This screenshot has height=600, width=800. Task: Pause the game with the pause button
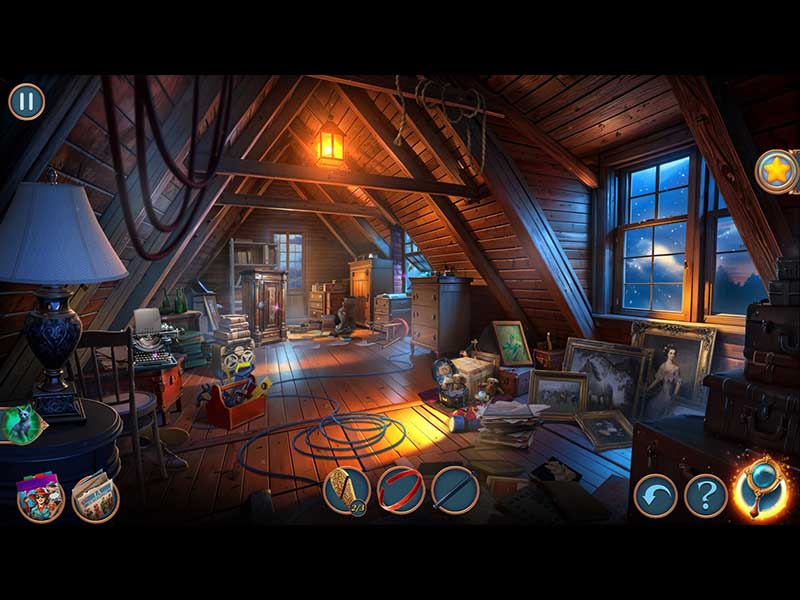[x=27, y=101]
